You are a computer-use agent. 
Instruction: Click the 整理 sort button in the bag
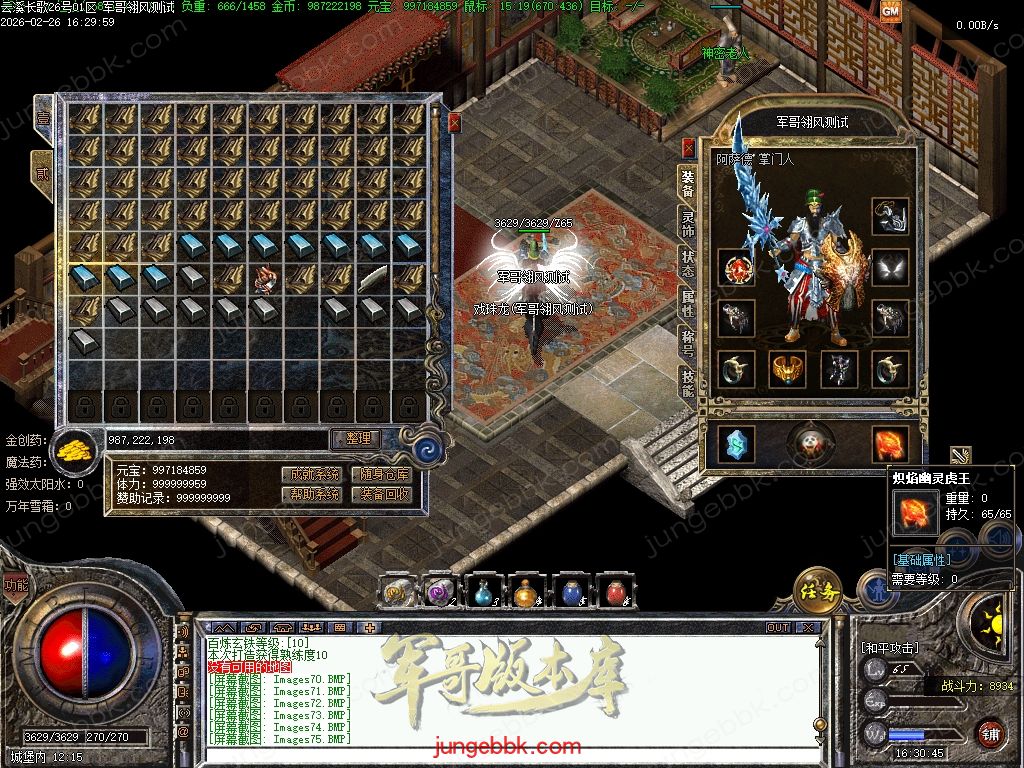tap(357, 439)
